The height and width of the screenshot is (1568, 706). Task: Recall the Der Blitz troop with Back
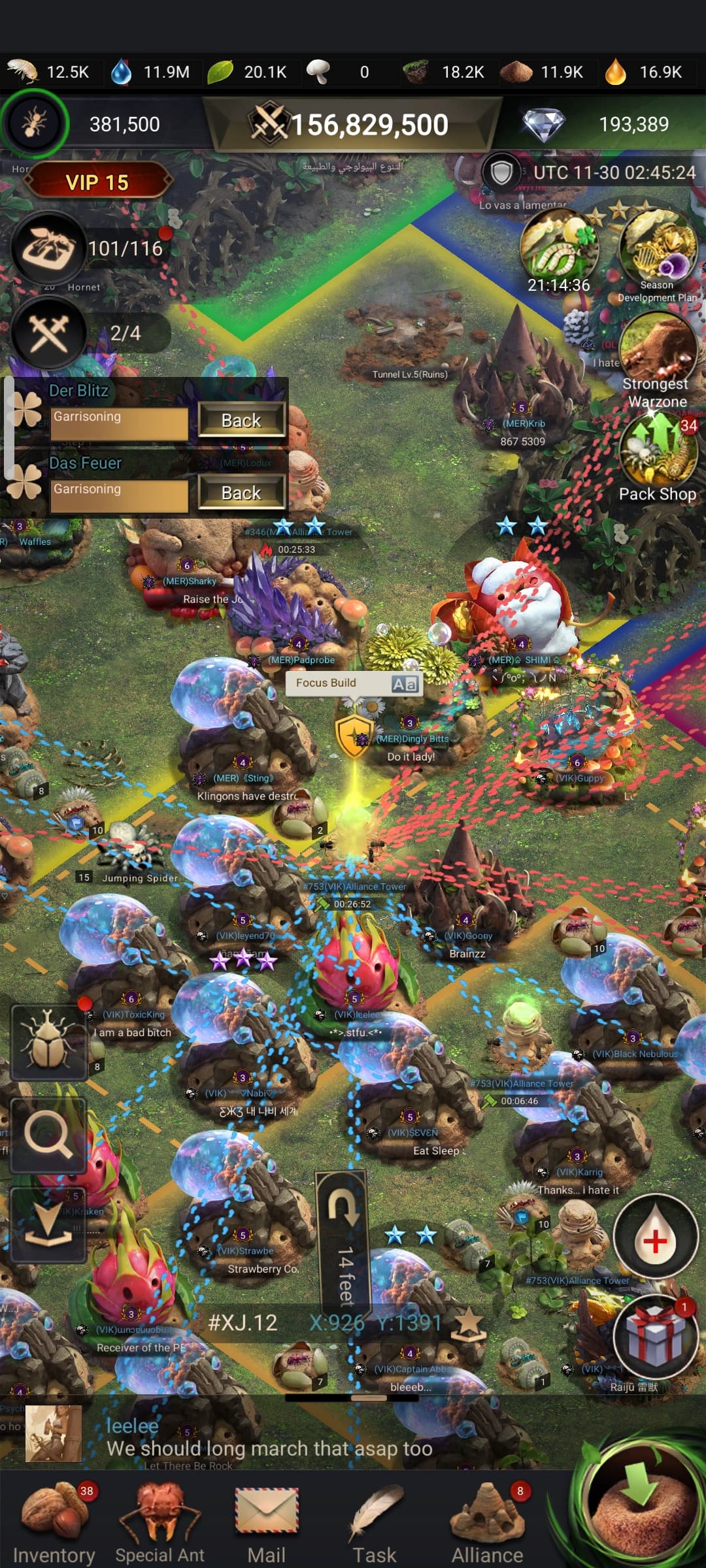pyautogui.click(x=241, y=420)
